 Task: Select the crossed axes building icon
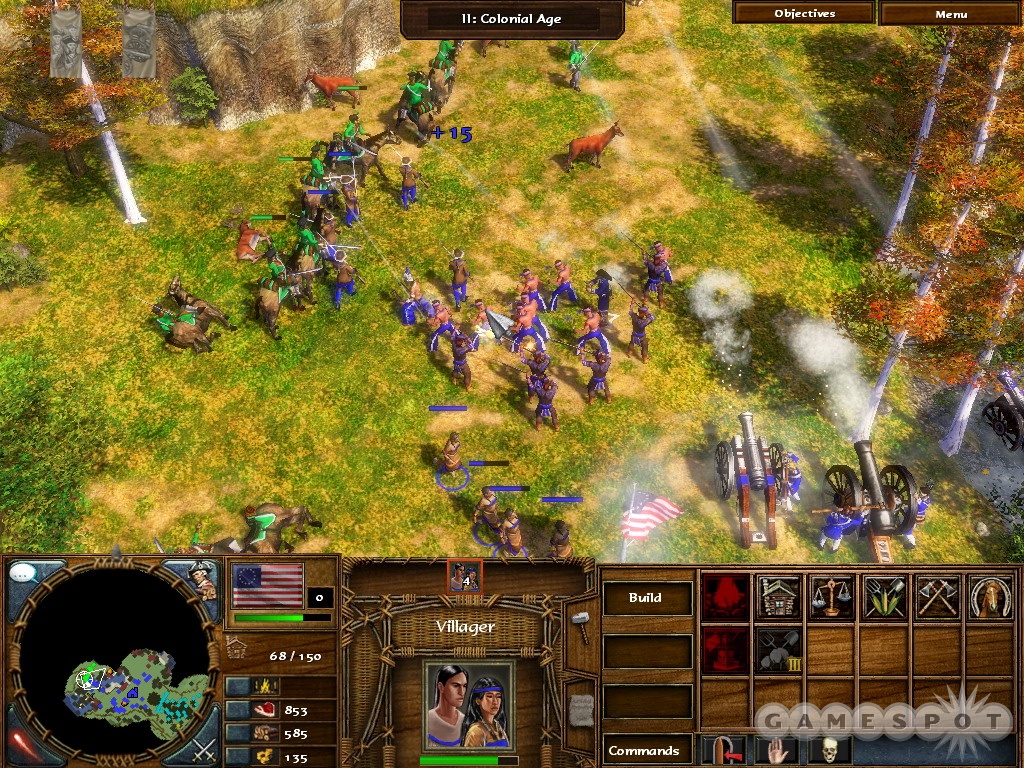tap(936, 597)
